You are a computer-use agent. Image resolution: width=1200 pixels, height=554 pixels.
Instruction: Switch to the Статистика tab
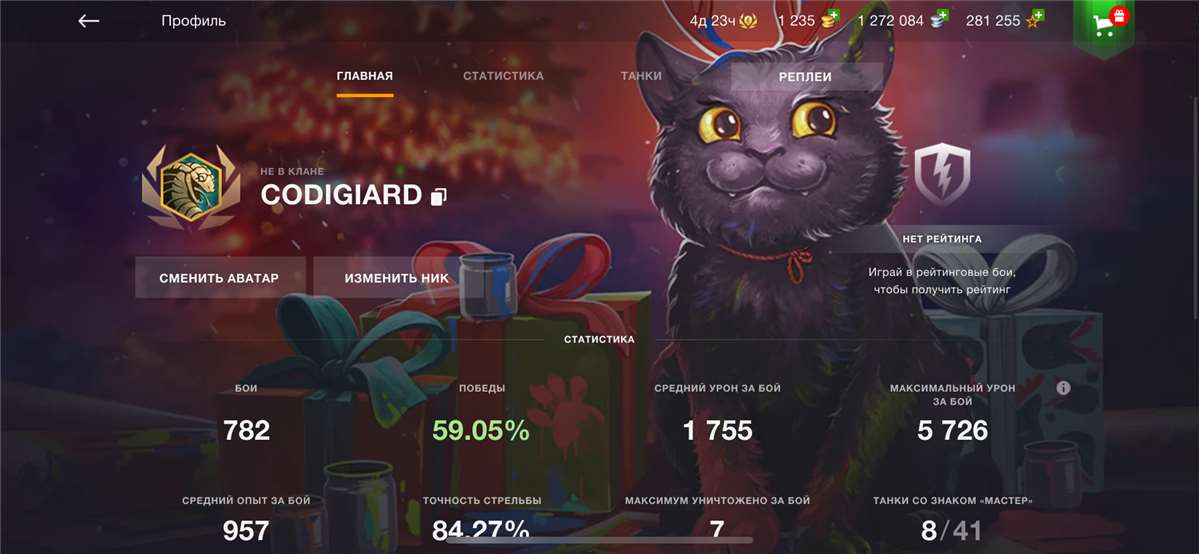click(503, 76)
